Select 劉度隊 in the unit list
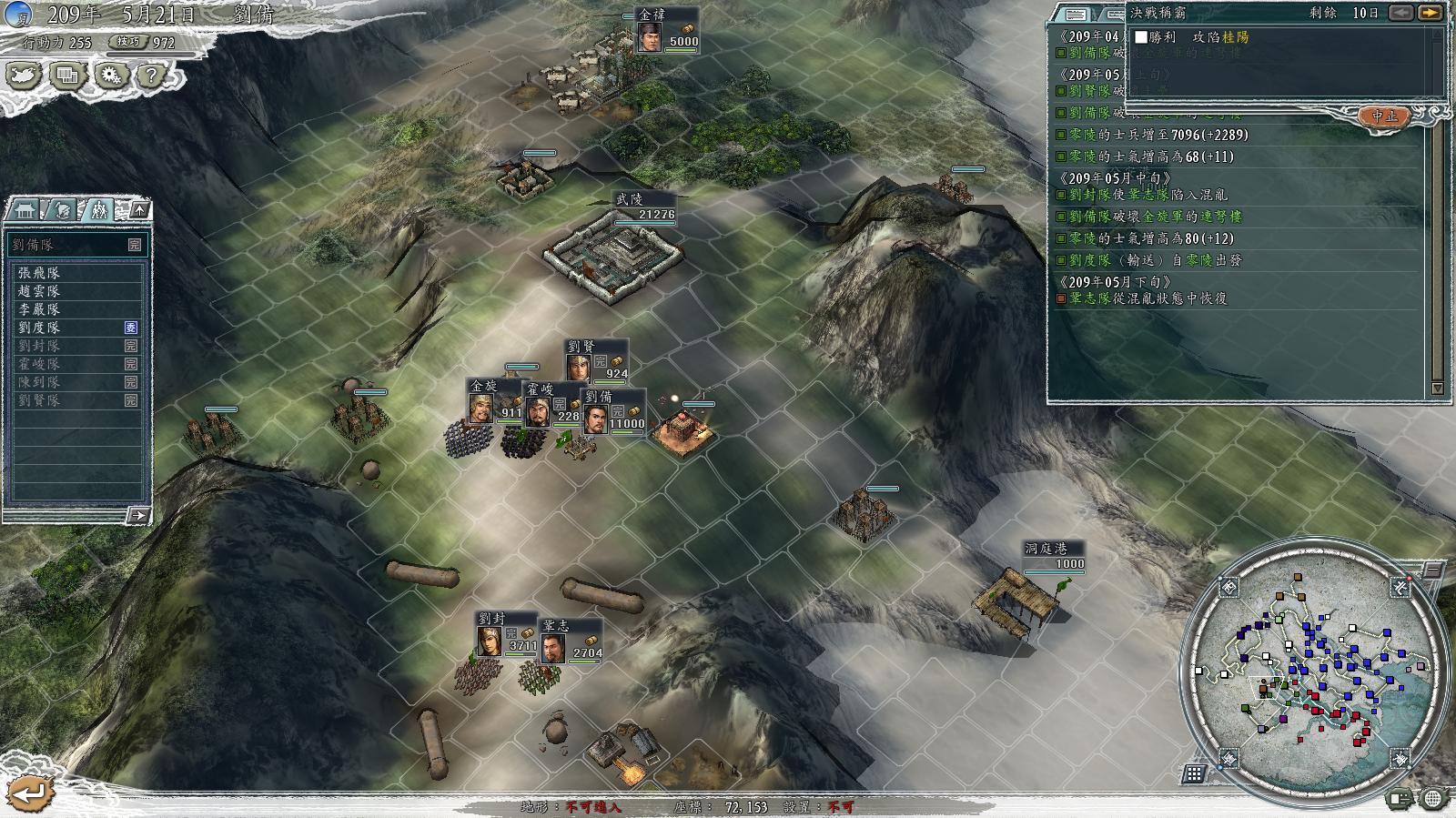 39,328
